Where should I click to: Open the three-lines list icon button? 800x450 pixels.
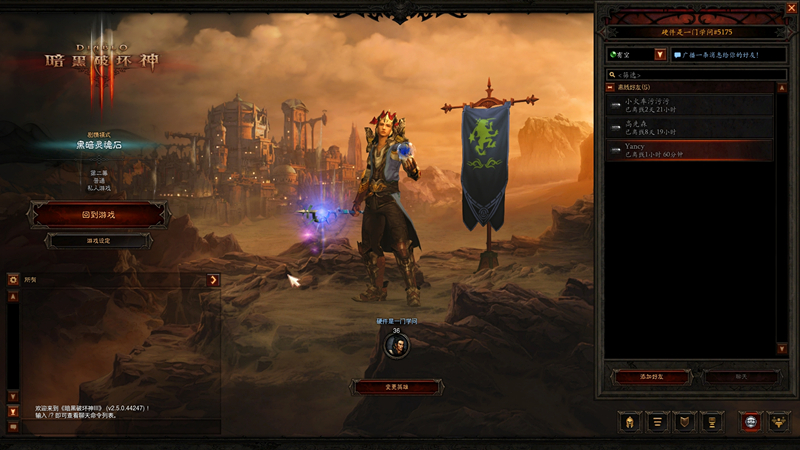[x=658, y=422]
